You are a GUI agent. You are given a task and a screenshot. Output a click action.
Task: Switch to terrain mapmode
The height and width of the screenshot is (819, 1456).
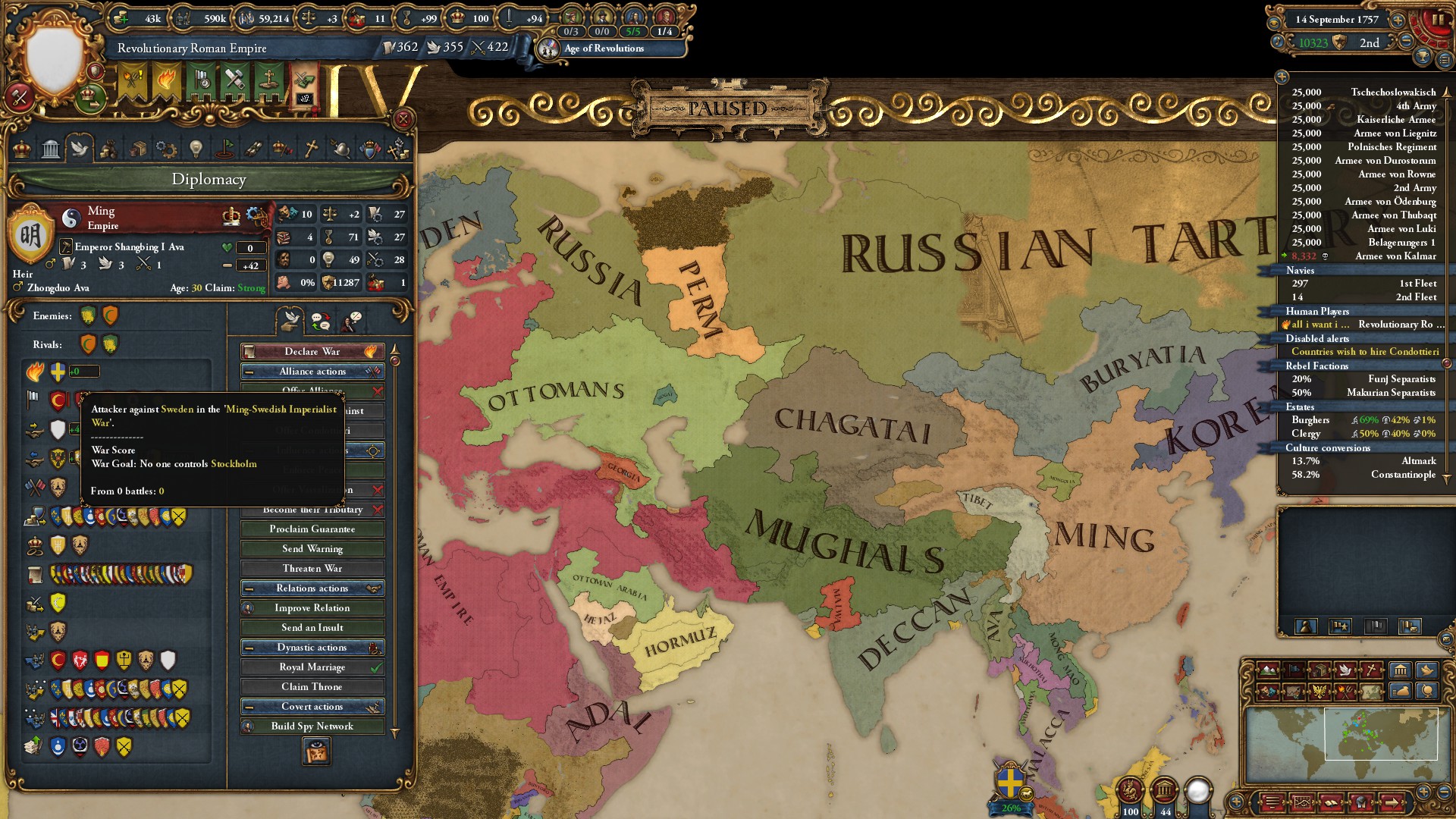[x=1268, y=670]
